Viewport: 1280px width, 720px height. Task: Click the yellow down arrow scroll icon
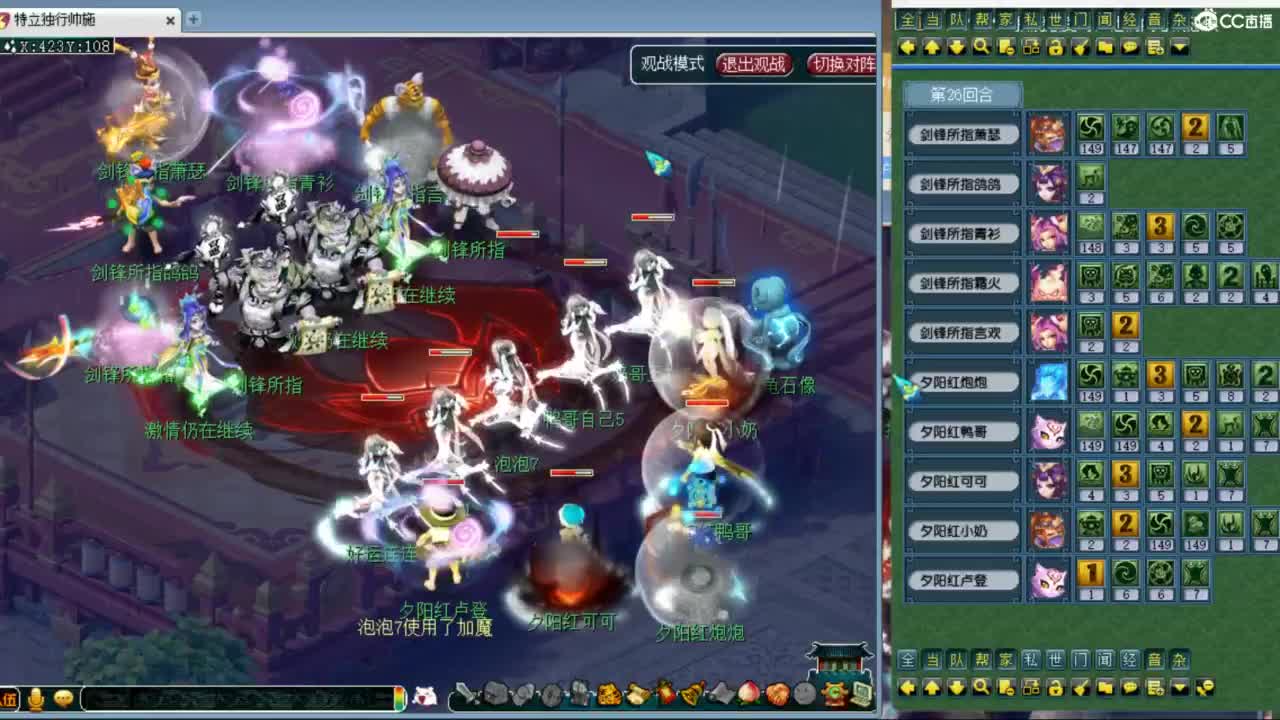tap(959, 46)
